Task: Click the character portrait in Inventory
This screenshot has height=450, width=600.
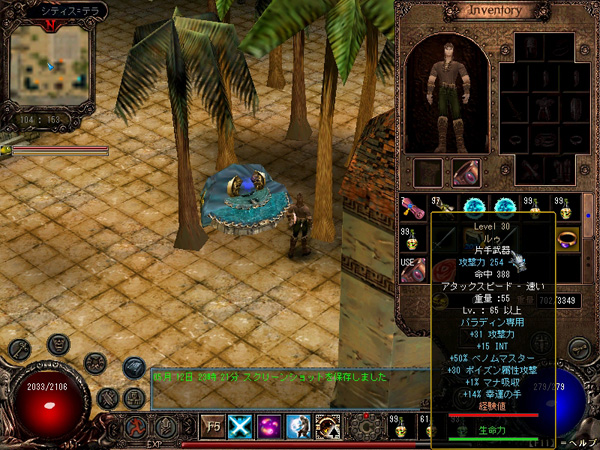Action: click(x=447, y=90)
